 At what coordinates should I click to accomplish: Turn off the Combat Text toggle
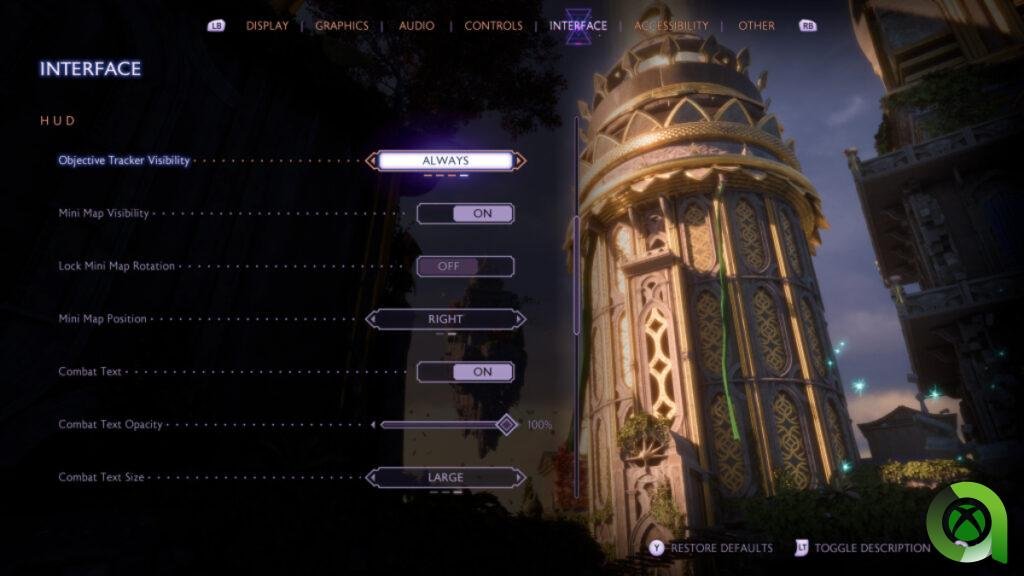(465, 372)
